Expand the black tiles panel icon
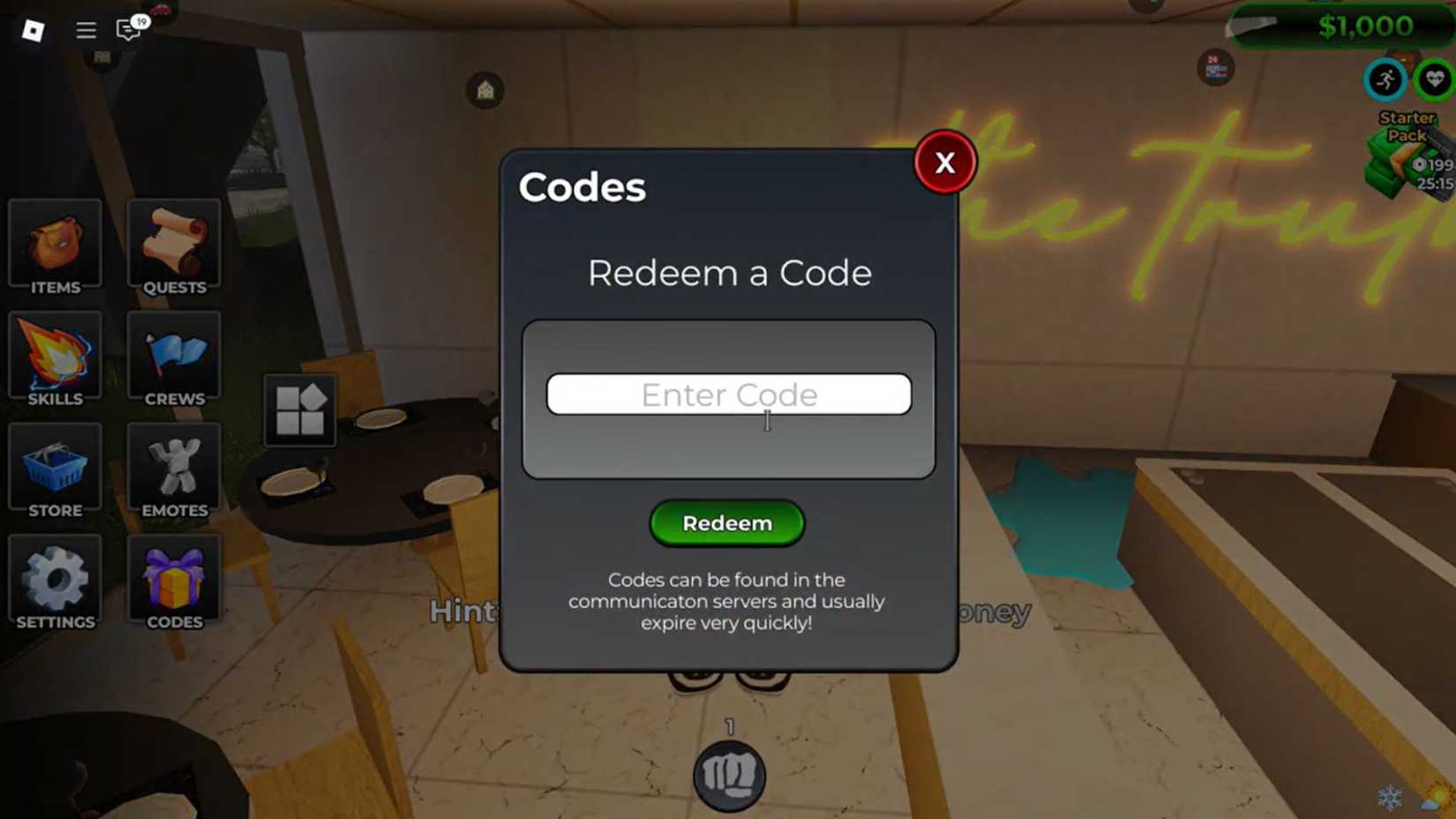Viewport: 1456px width, 819px height. coord(299,410)
